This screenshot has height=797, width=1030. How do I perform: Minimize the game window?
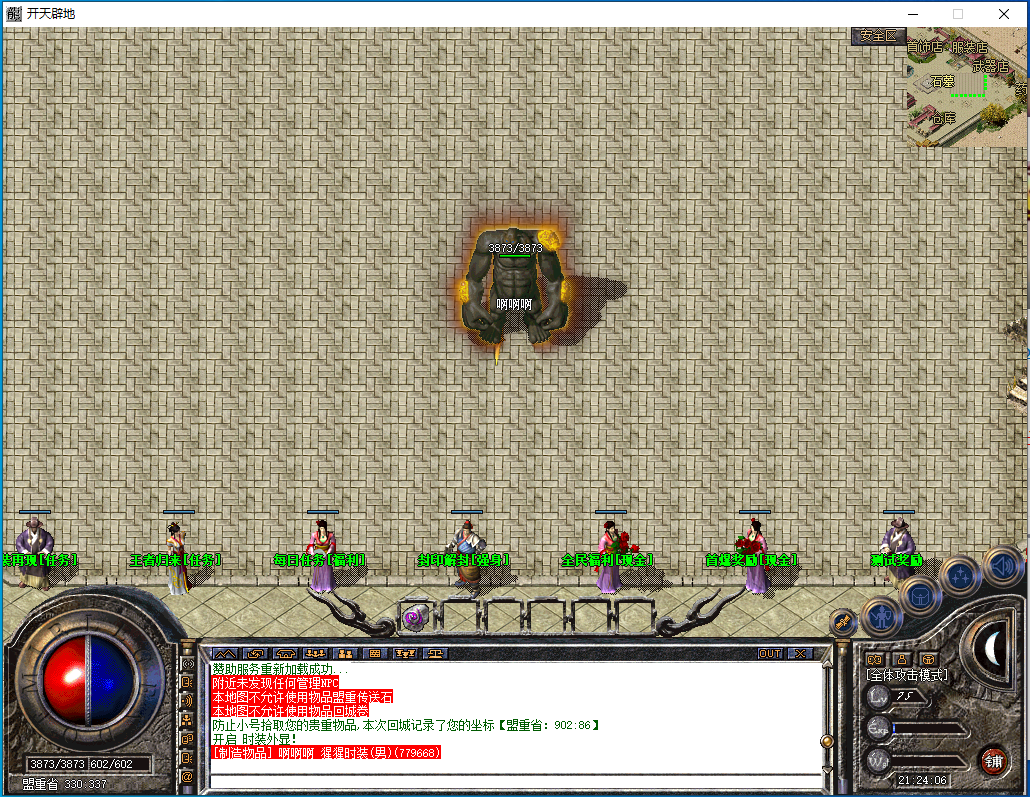coord(912,14)
